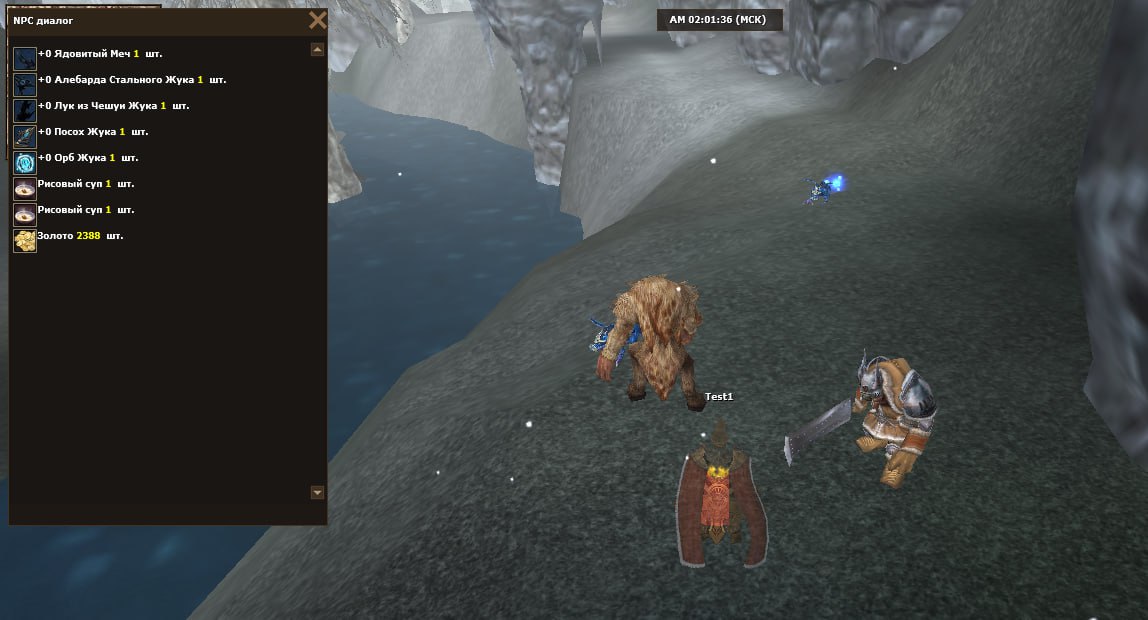
Task: Click the dialog list scroll-up arrow
Action: pyautogui.click(x=318, y=49)
